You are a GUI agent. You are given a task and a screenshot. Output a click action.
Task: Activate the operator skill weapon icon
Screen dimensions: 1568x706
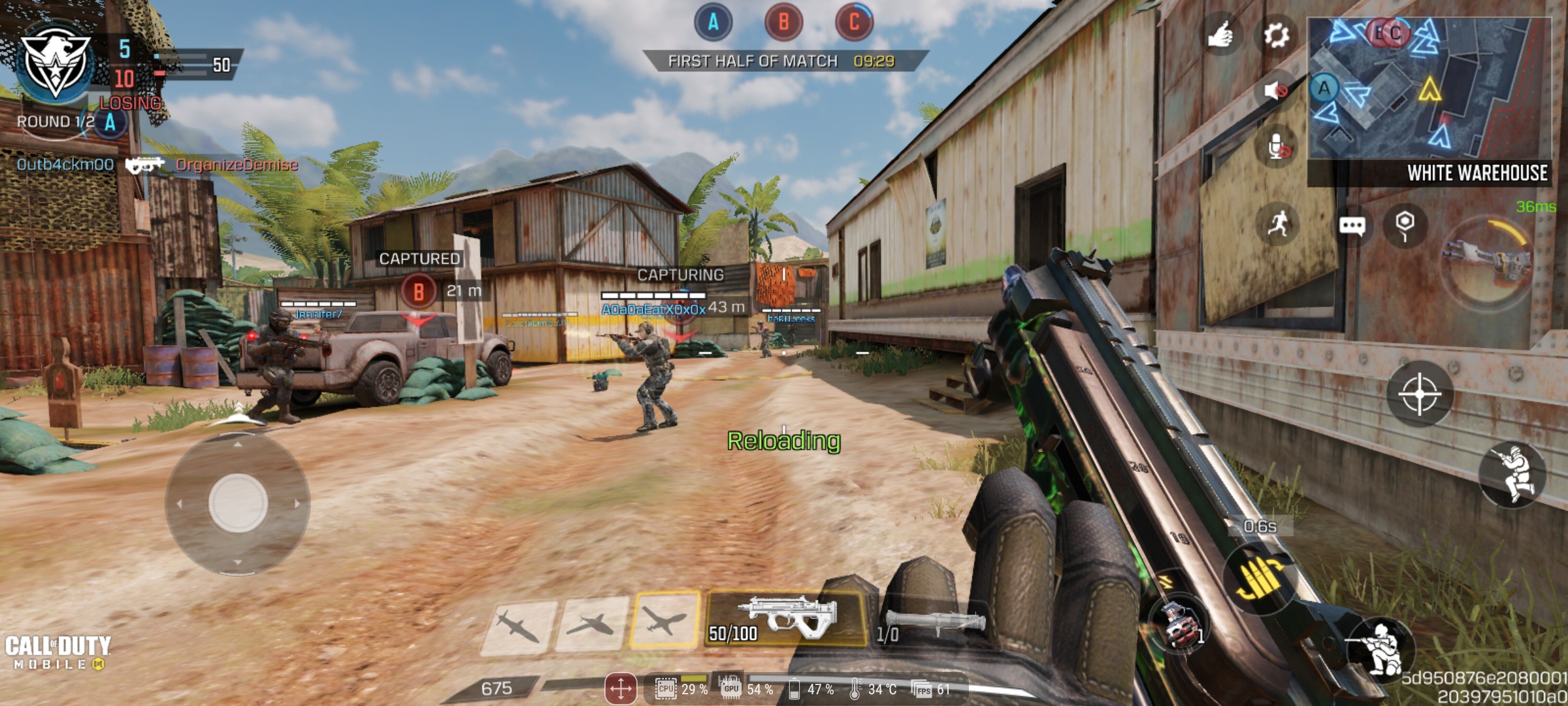coord(1486,261)
